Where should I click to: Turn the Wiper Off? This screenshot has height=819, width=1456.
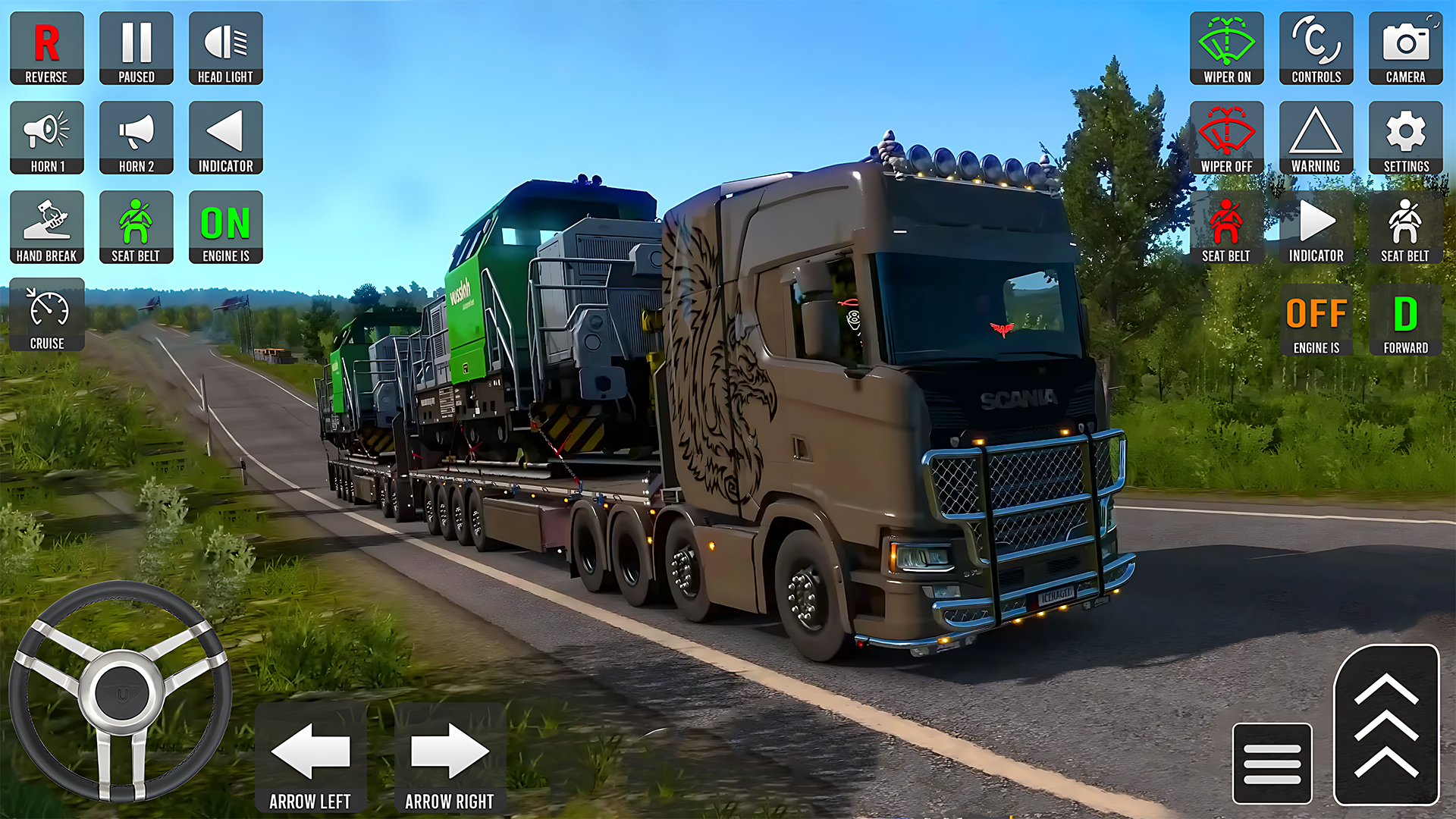click(1226, 137)
